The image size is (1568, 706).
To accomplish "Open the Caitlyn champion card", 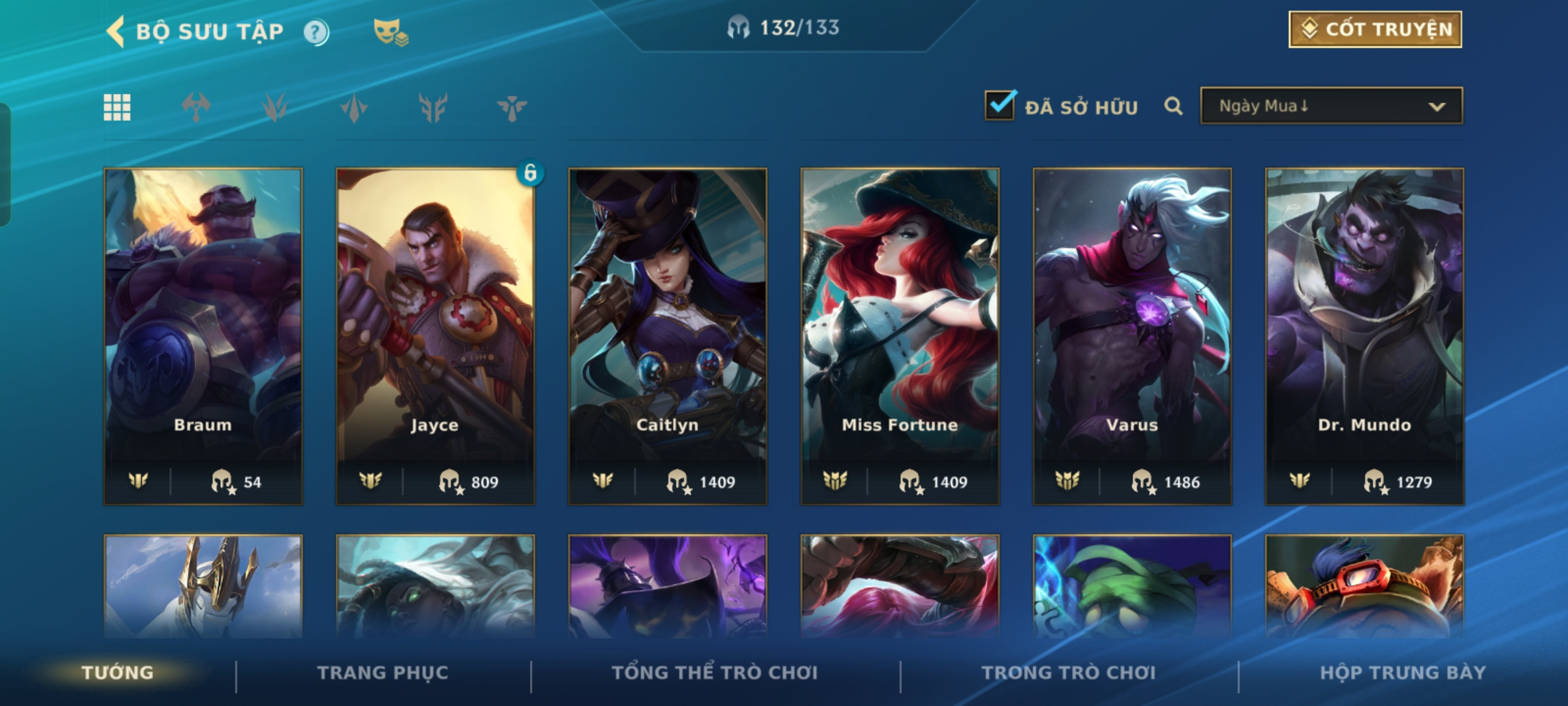I will [x=668, y=336].
